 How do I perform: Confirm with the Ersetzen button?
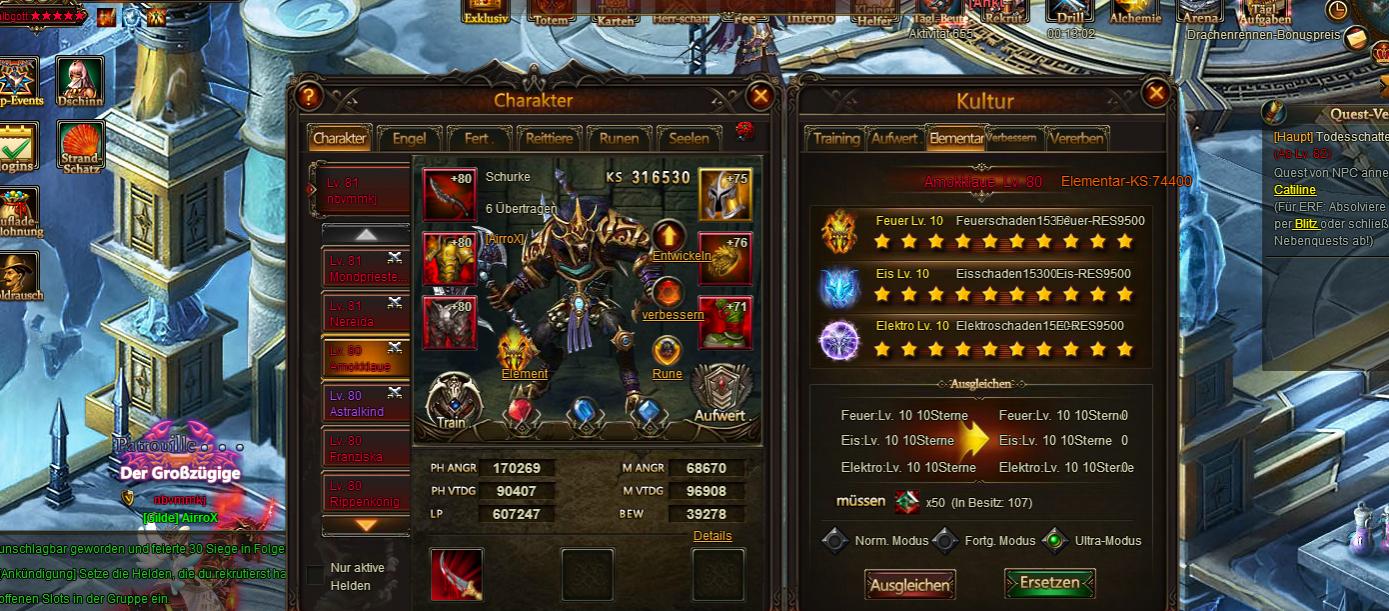click(x=1049, y=583)
